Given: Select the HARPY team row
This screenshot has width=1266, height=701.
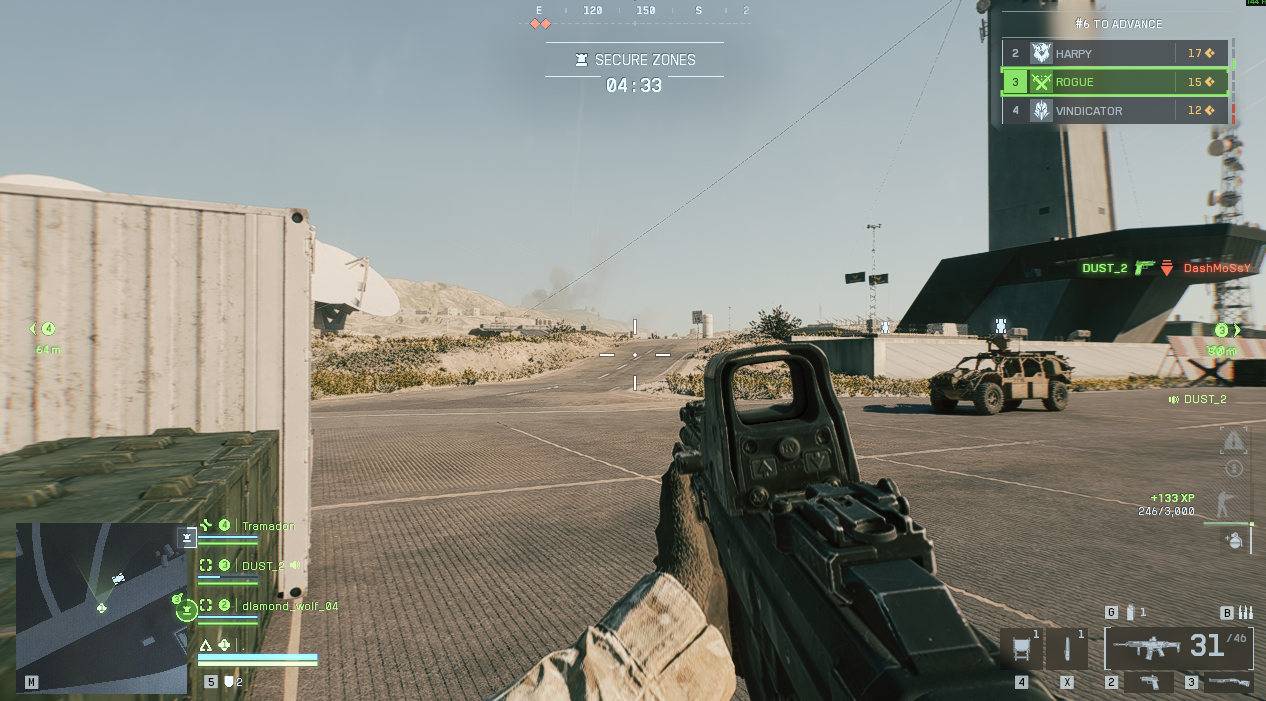Looking at the screenshot, I should 1115,53.
